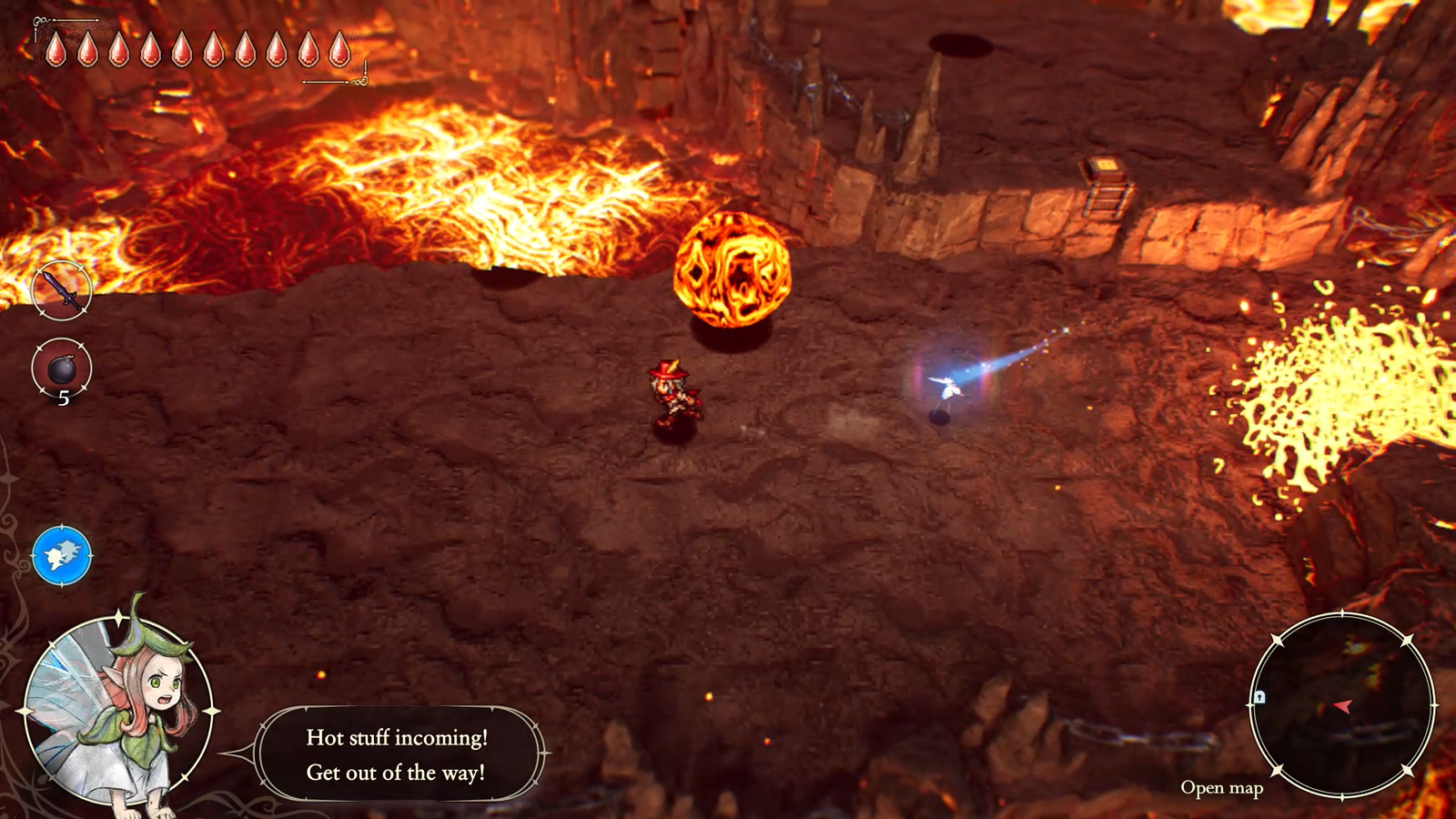The height and width of the screenshot is (819, 1456).
Task: Activate the blue fairy companion ability
Action: 62,555
